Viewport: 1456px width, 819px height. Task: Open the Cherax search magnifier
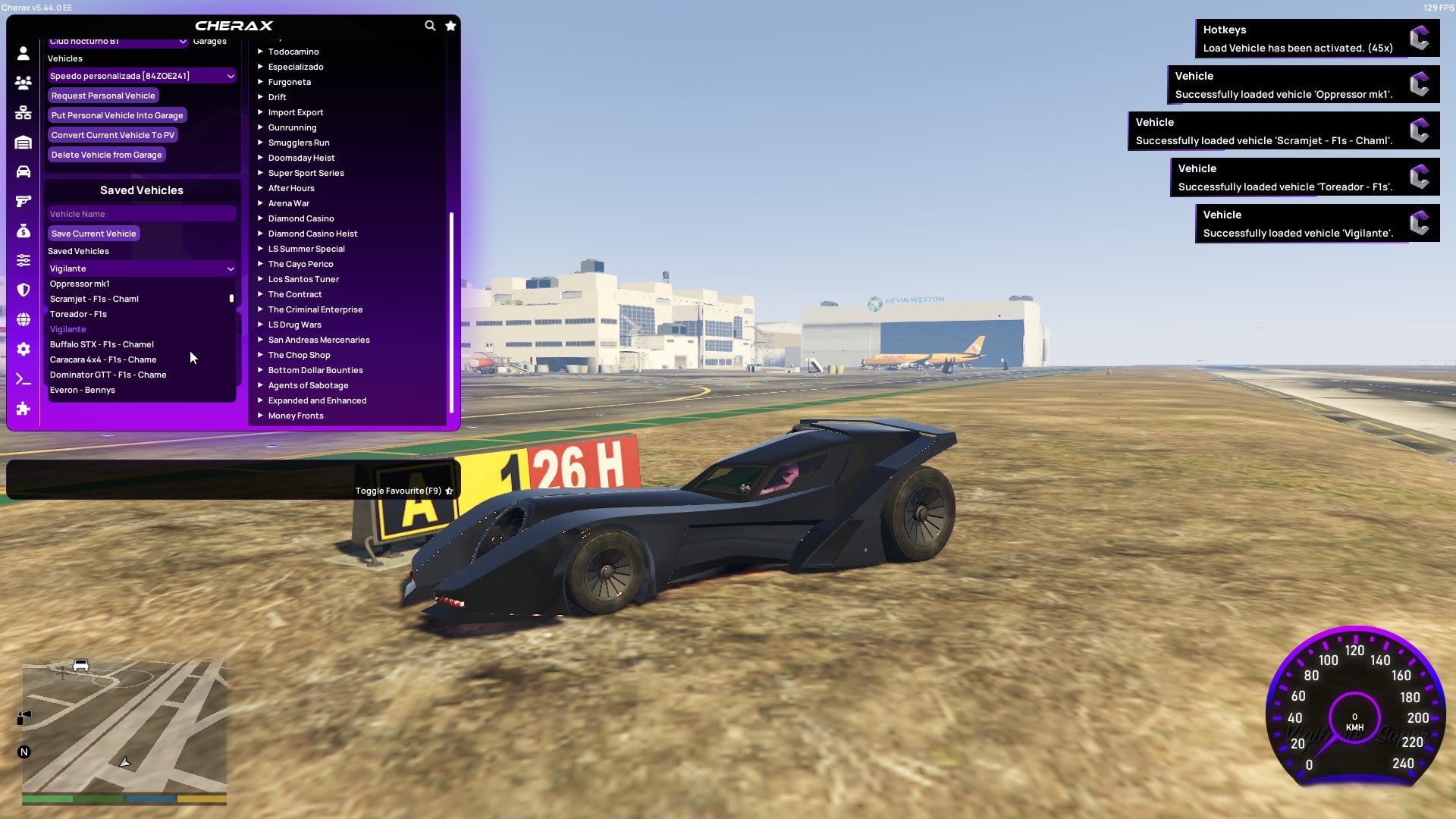tap(430, 25)
